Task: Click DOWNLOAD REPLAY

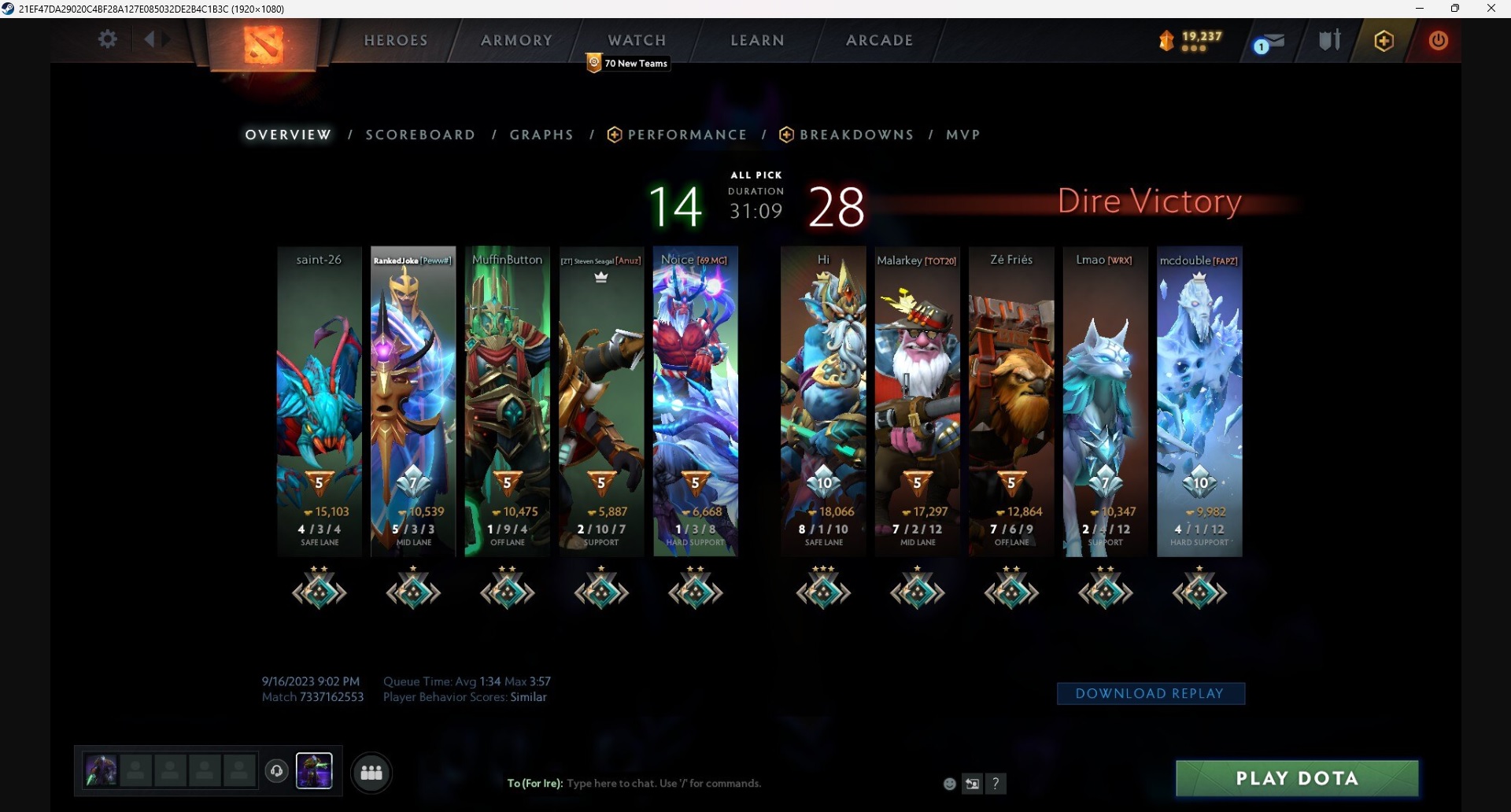Action: 1150,693
